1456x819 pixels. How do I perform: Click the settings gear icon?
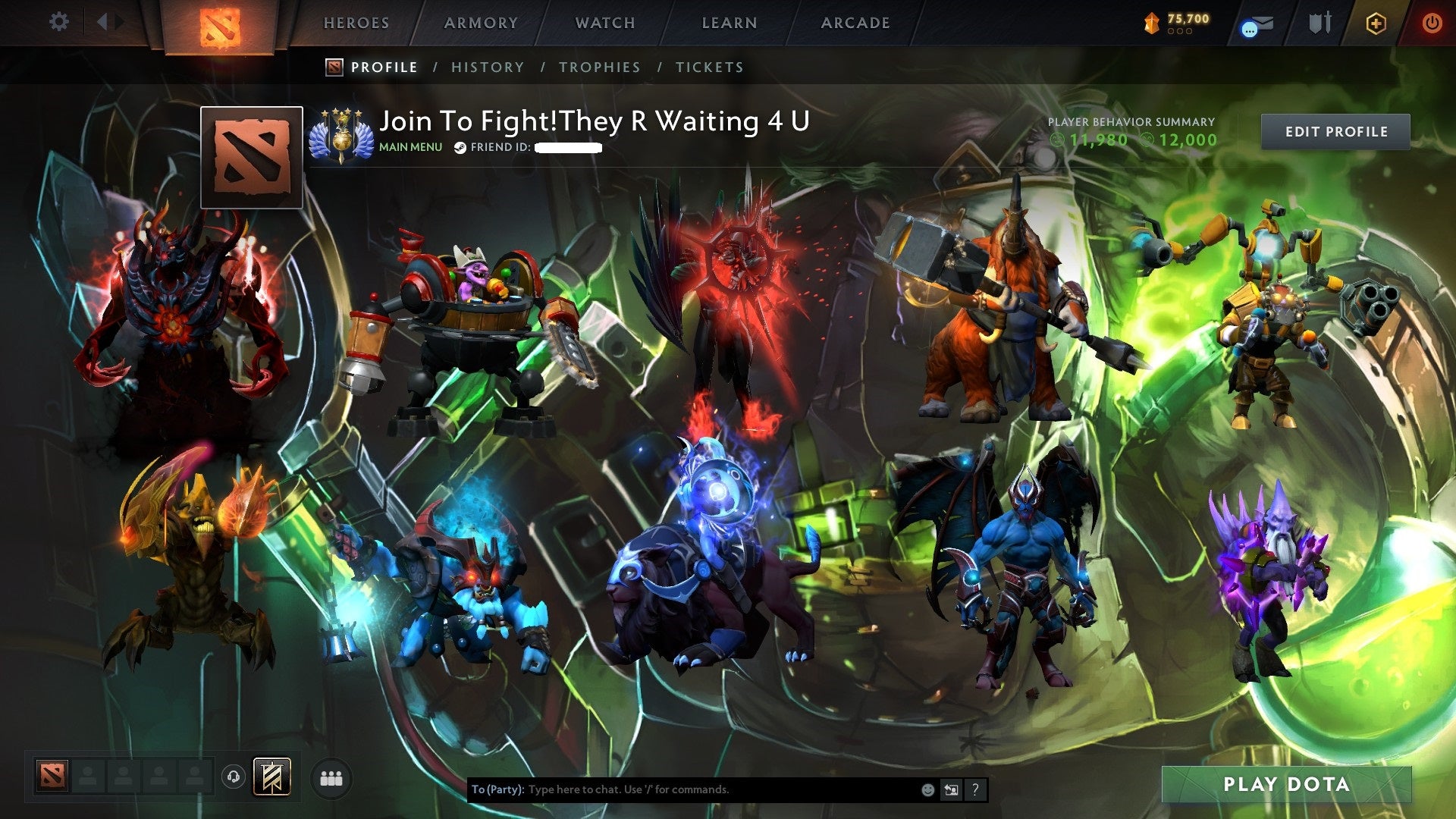pos(57,22)
